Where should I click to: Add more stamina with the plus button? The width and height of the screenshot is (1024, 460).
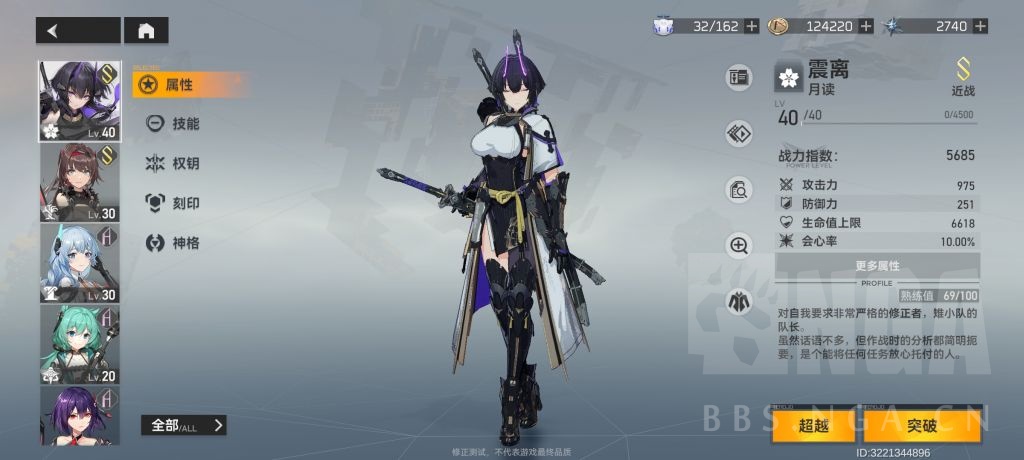click(751, 26)
